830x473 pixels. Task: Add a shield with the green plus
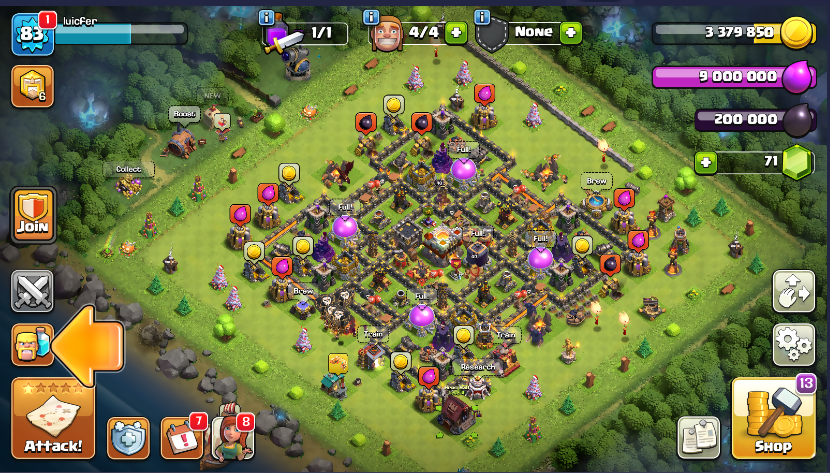[x=570, y=32]
